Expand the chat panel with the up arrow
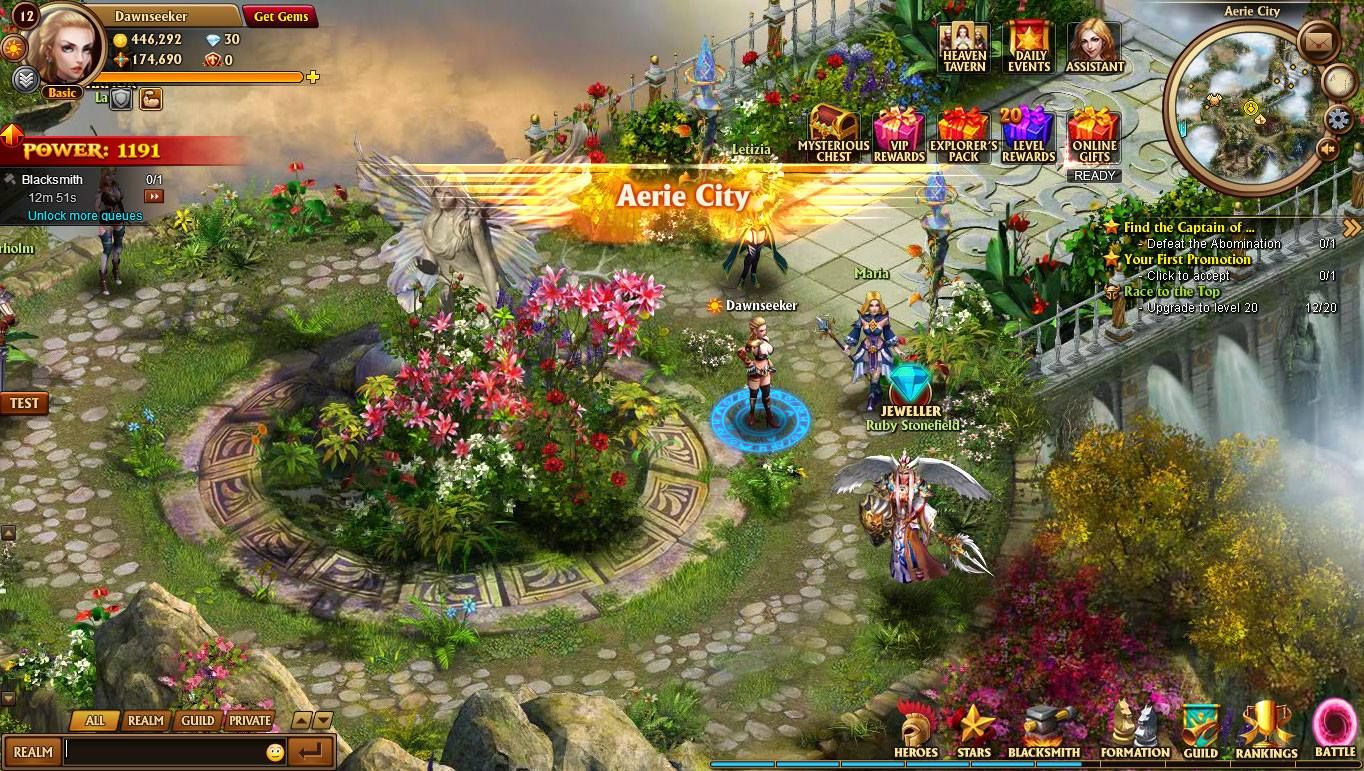1364x771 pixels. click(x=300, y=719)
